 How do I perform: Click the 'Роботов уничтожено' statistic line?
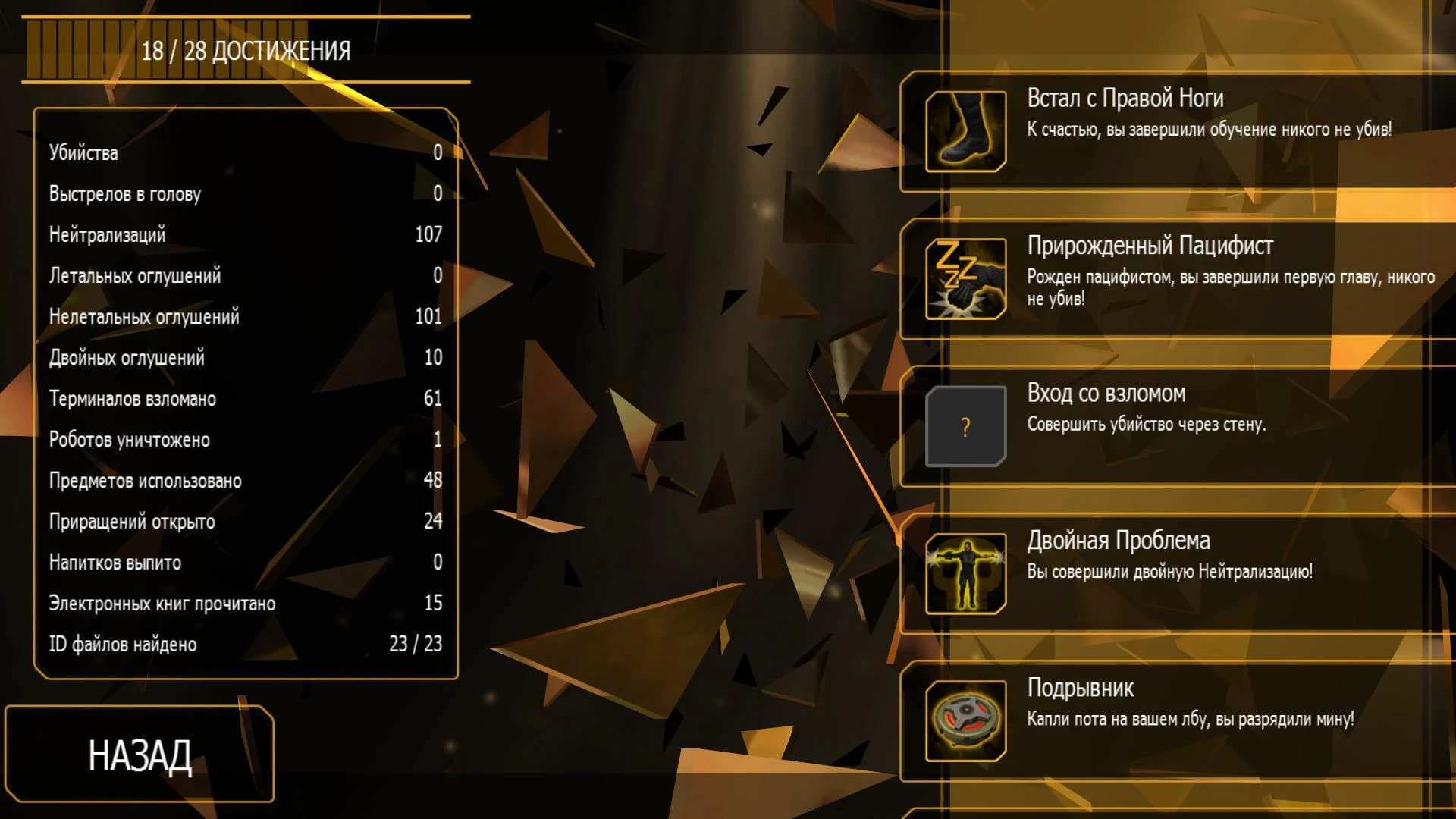coord(243,439)
